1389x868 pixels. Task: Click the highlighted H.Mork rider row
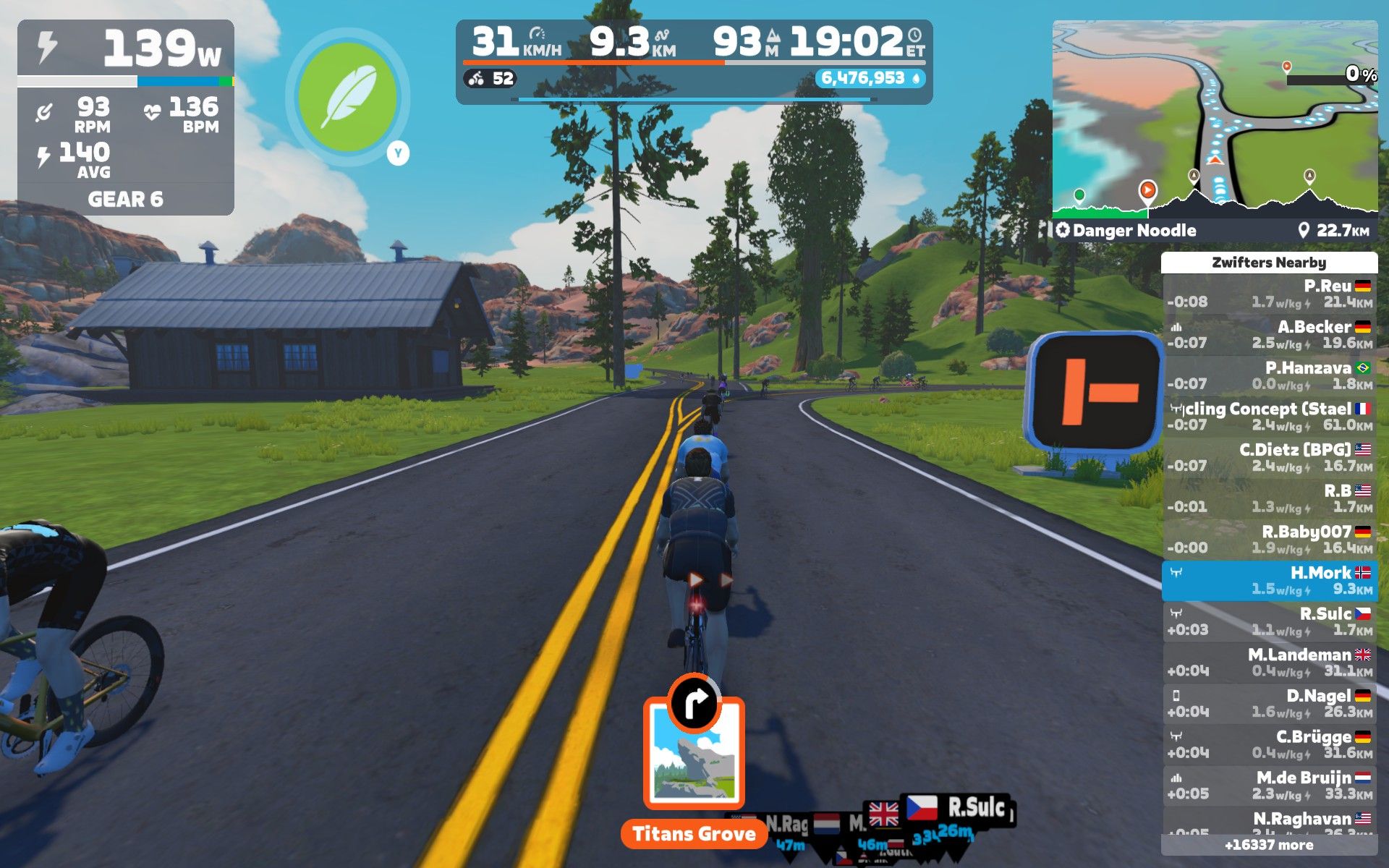[1270, 580]
